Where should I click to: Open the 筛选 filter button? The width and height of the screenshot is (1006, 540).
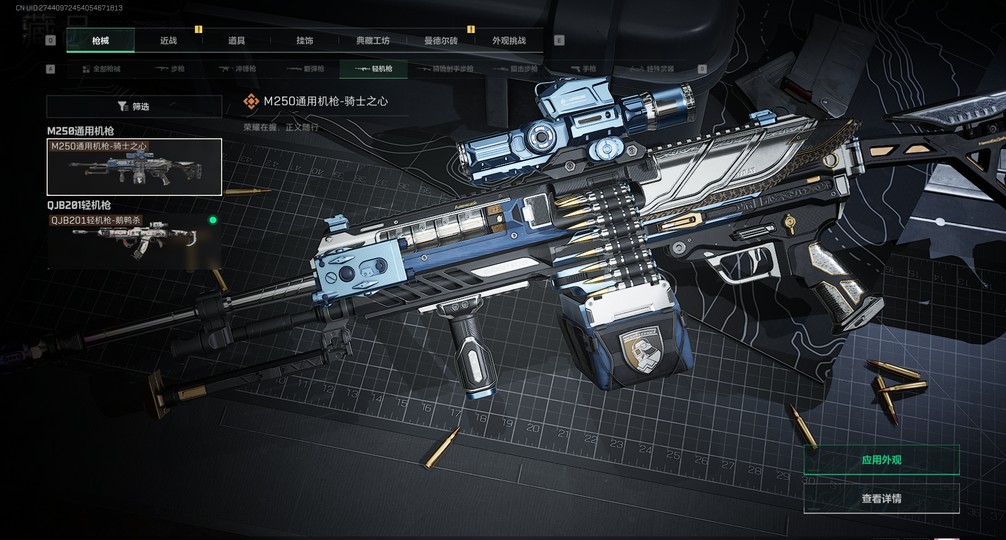click(134, 106)
